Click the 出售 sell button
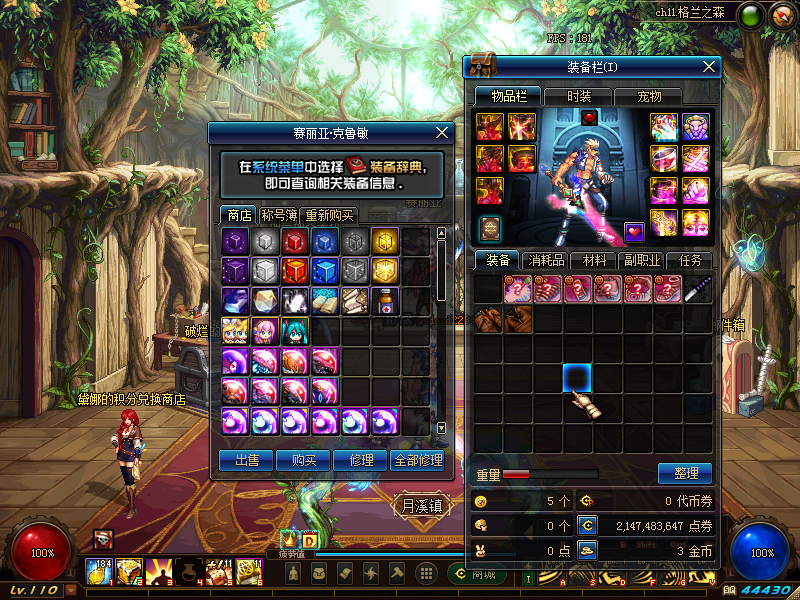800x600 pixels. (x=247, y=460)
